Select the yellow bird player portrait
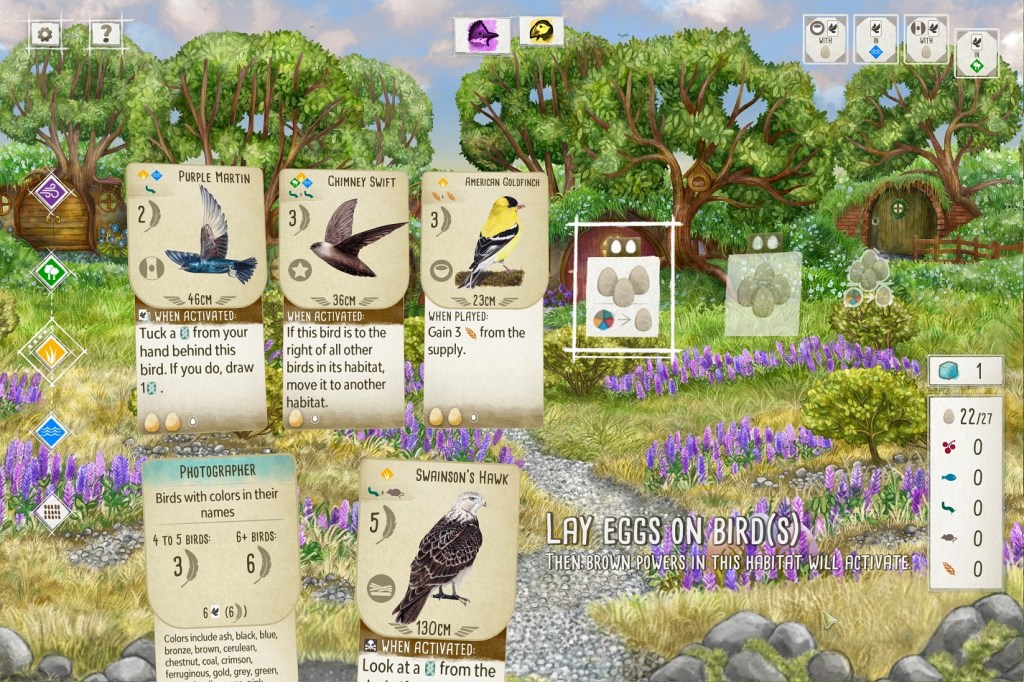The height and width of the screenshot is (682, 1024). pos(541,32)
